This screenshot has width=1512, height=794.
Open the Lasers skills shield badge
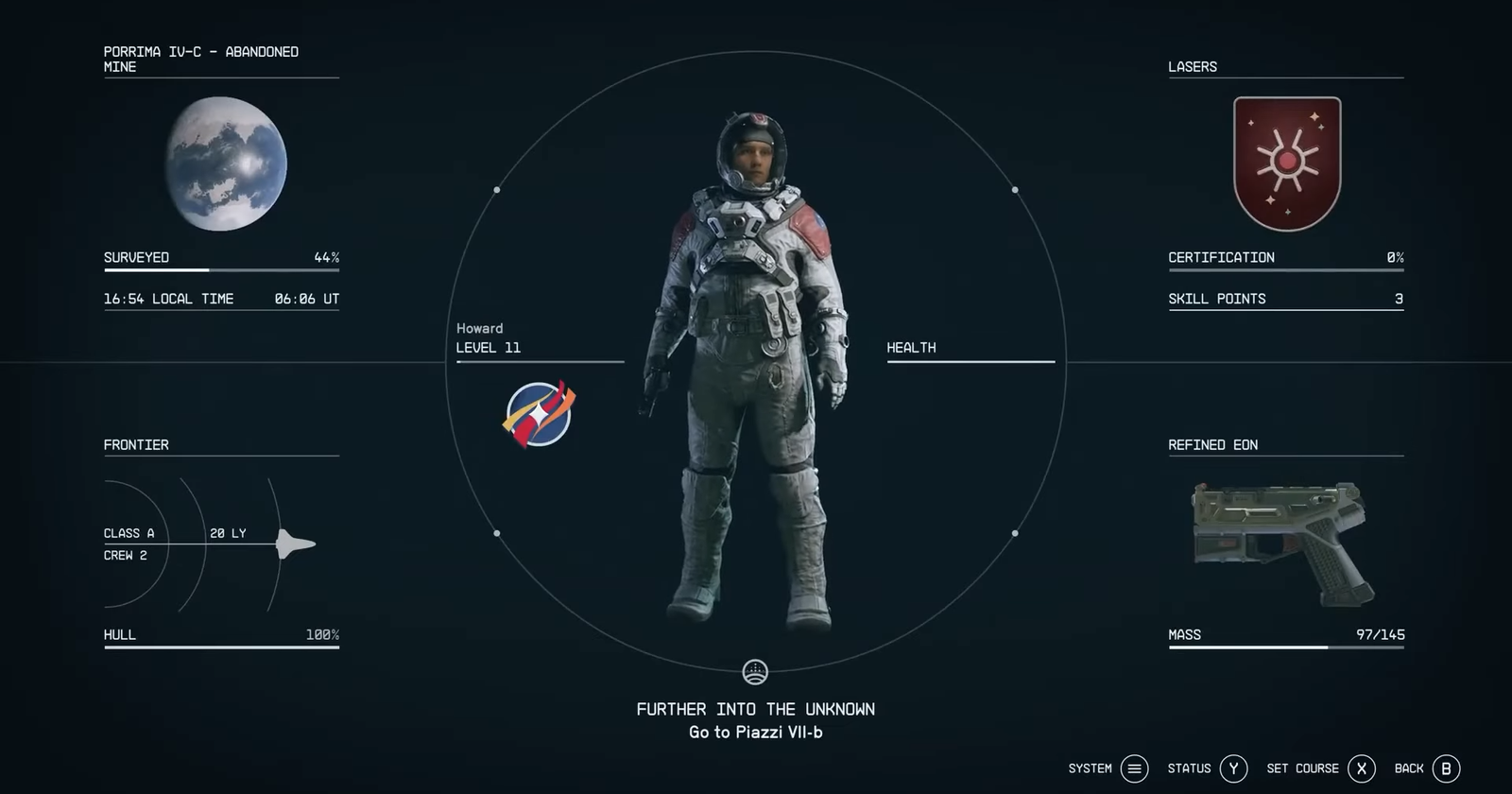[x=1287, y=164]
